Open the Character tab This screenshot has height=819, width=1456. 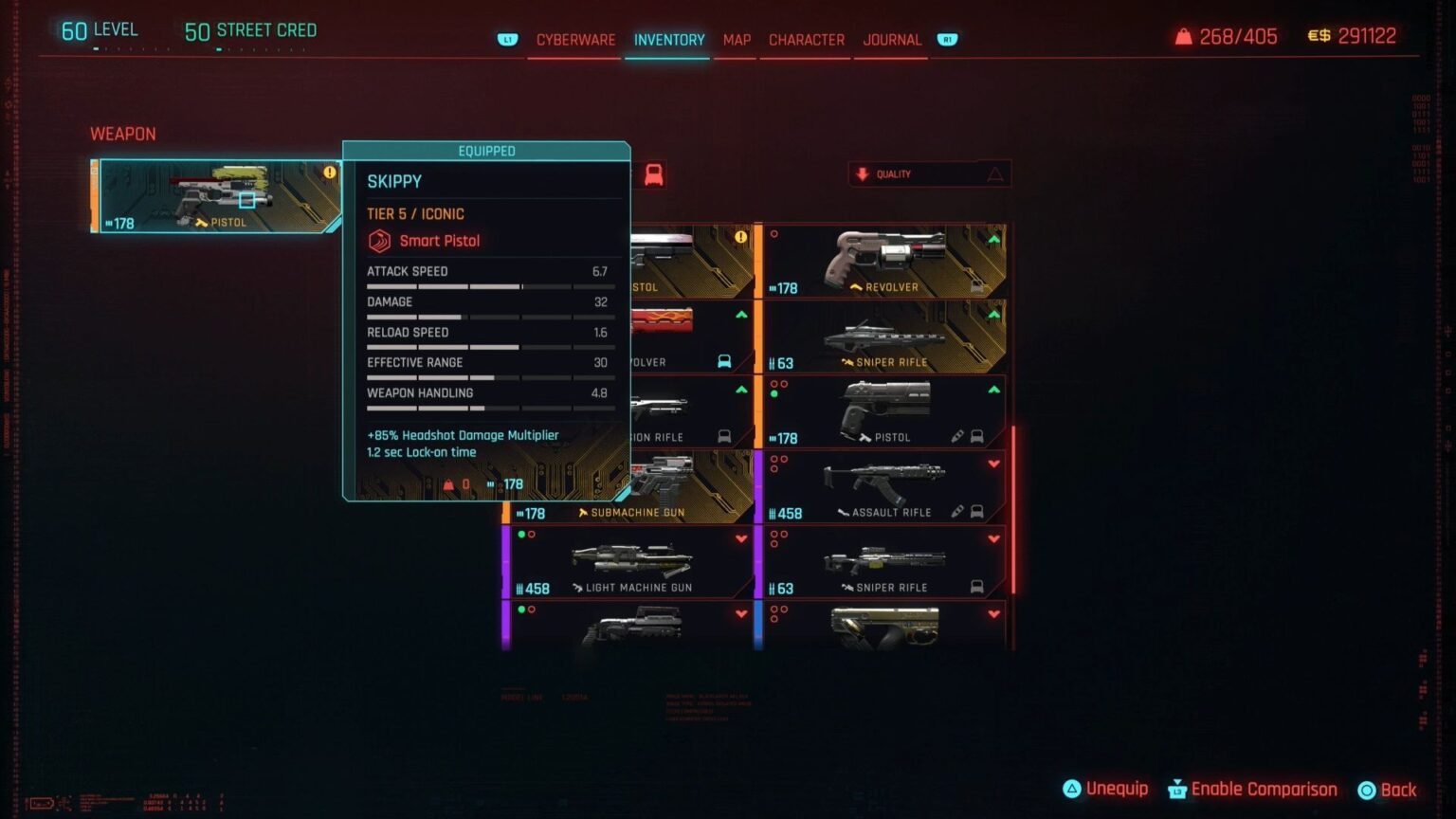pos(806,40)
